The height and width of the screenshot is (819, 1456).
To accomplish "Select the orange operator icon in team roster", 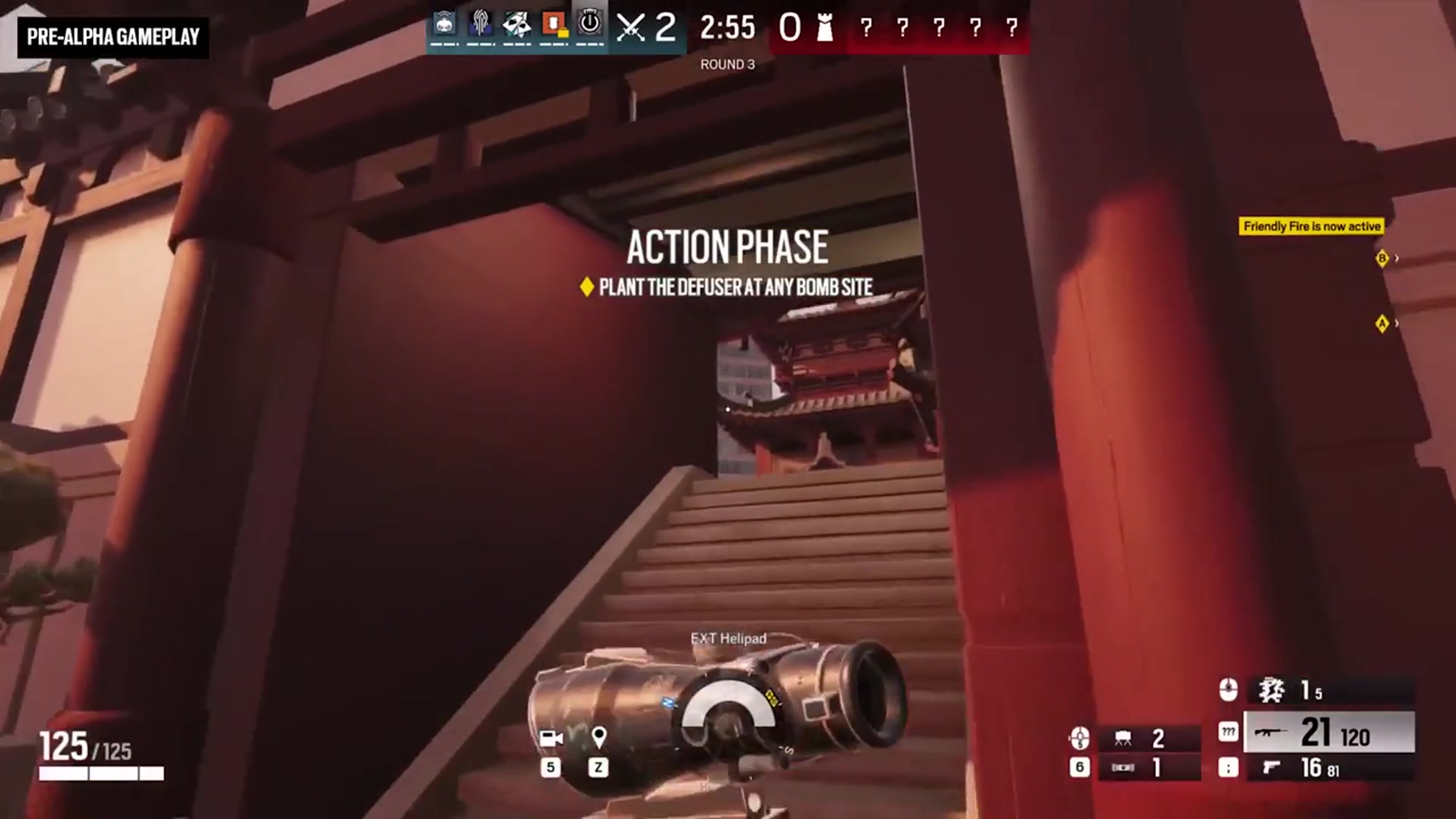I will click(551, 23).
